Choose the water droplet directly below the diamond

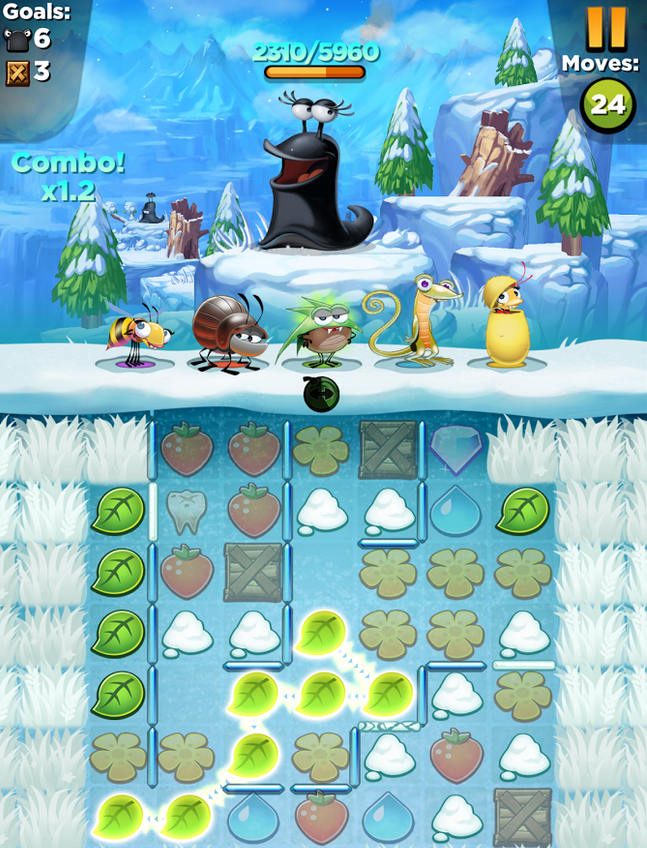pos(456,511)
